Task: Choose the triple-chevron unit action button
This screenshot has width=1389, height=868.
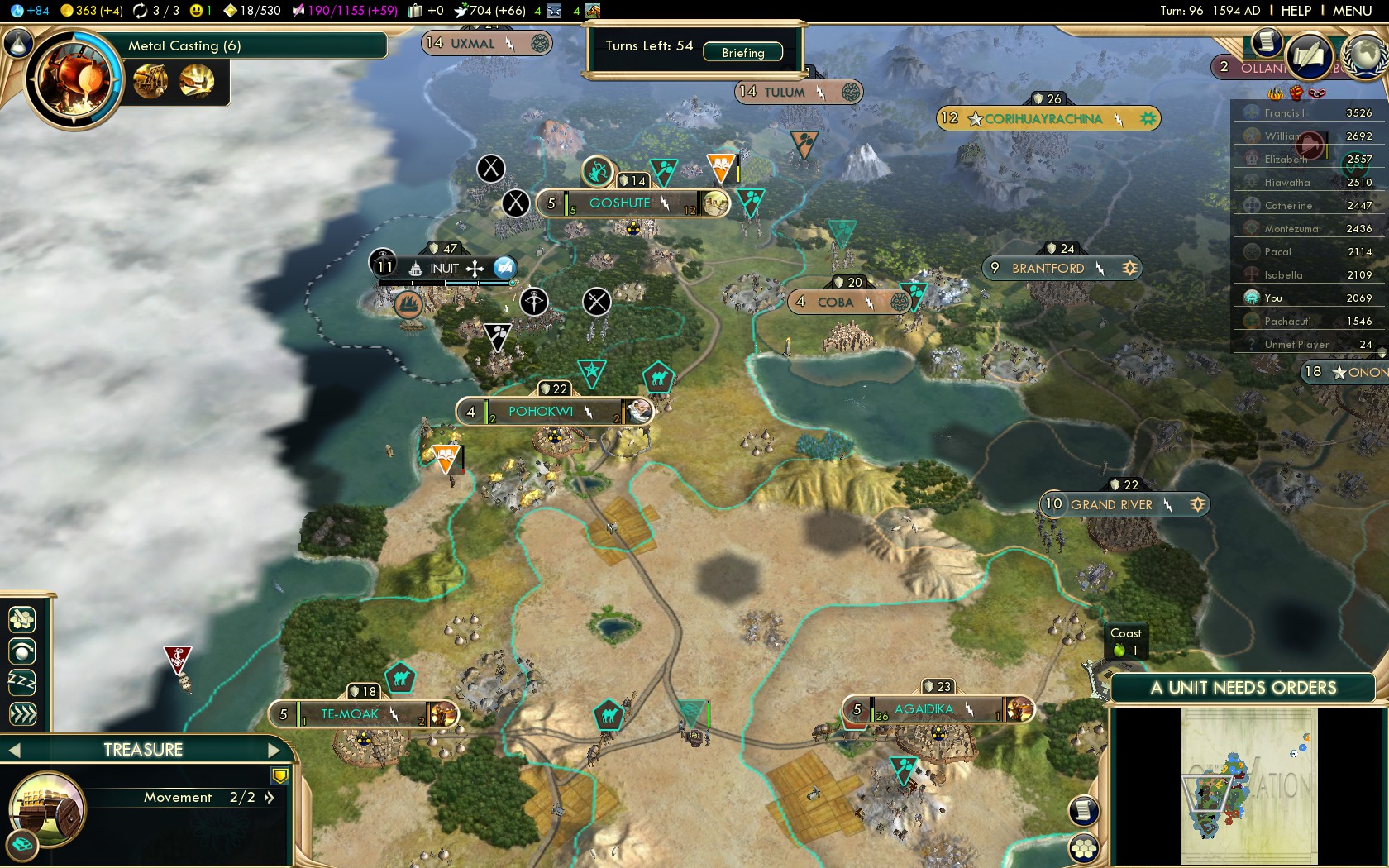Action: 22,713
